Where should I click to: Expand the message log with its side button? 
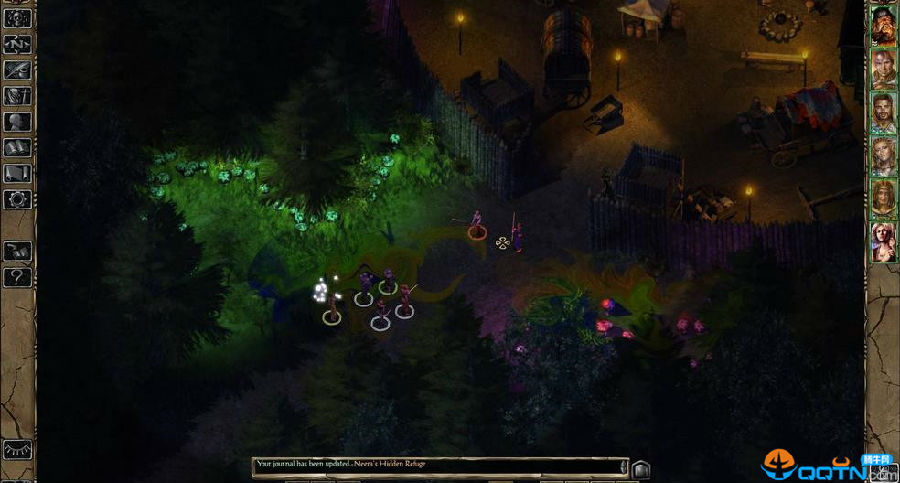(x=641, y=467)
